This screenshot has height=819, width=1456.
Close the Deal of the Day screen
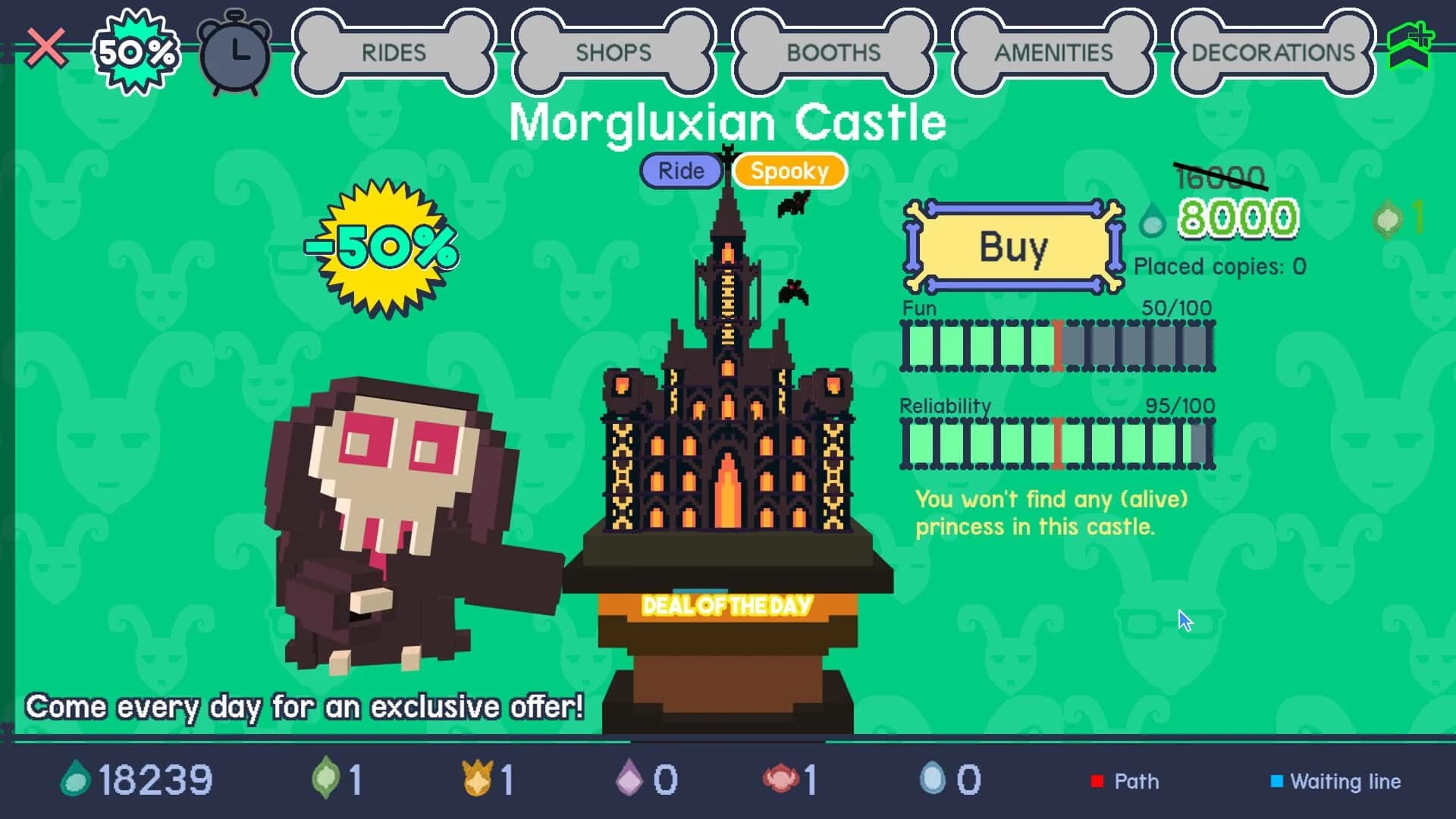47,47
